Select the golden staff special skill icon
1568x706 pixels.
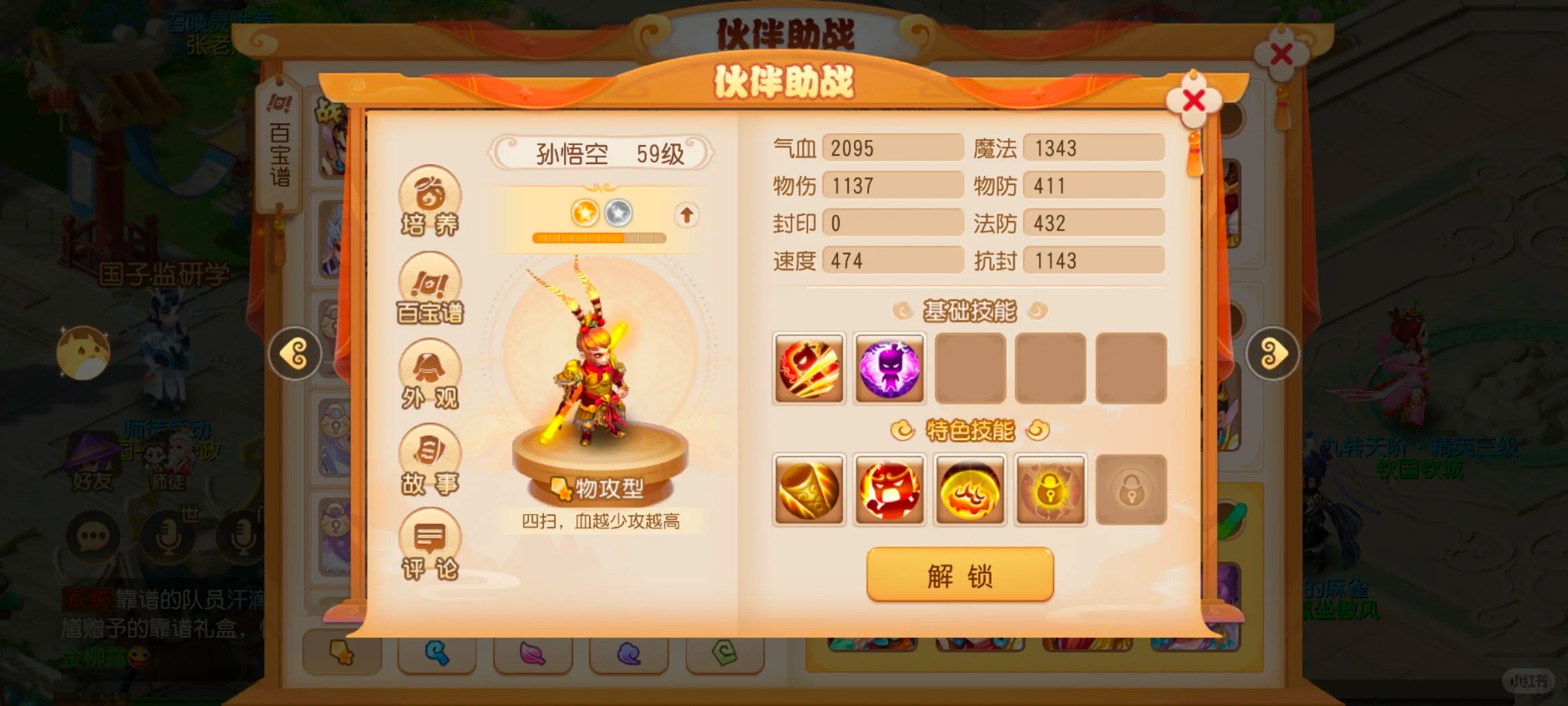pos(809,490)
